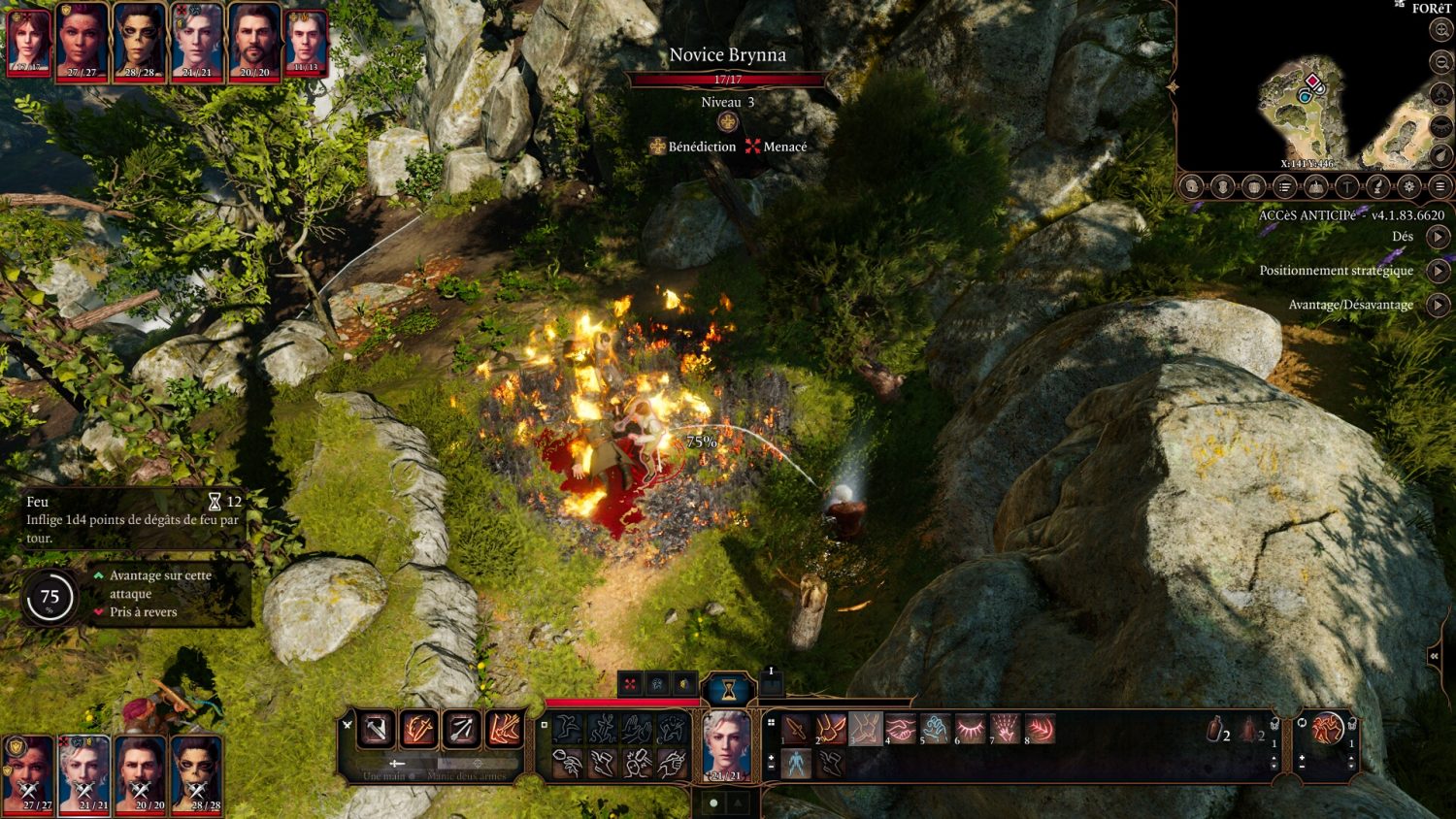Viewport: 1456px width, 819px height.
Task: Zoom out on the minimap
Action: click(1441, 62)
